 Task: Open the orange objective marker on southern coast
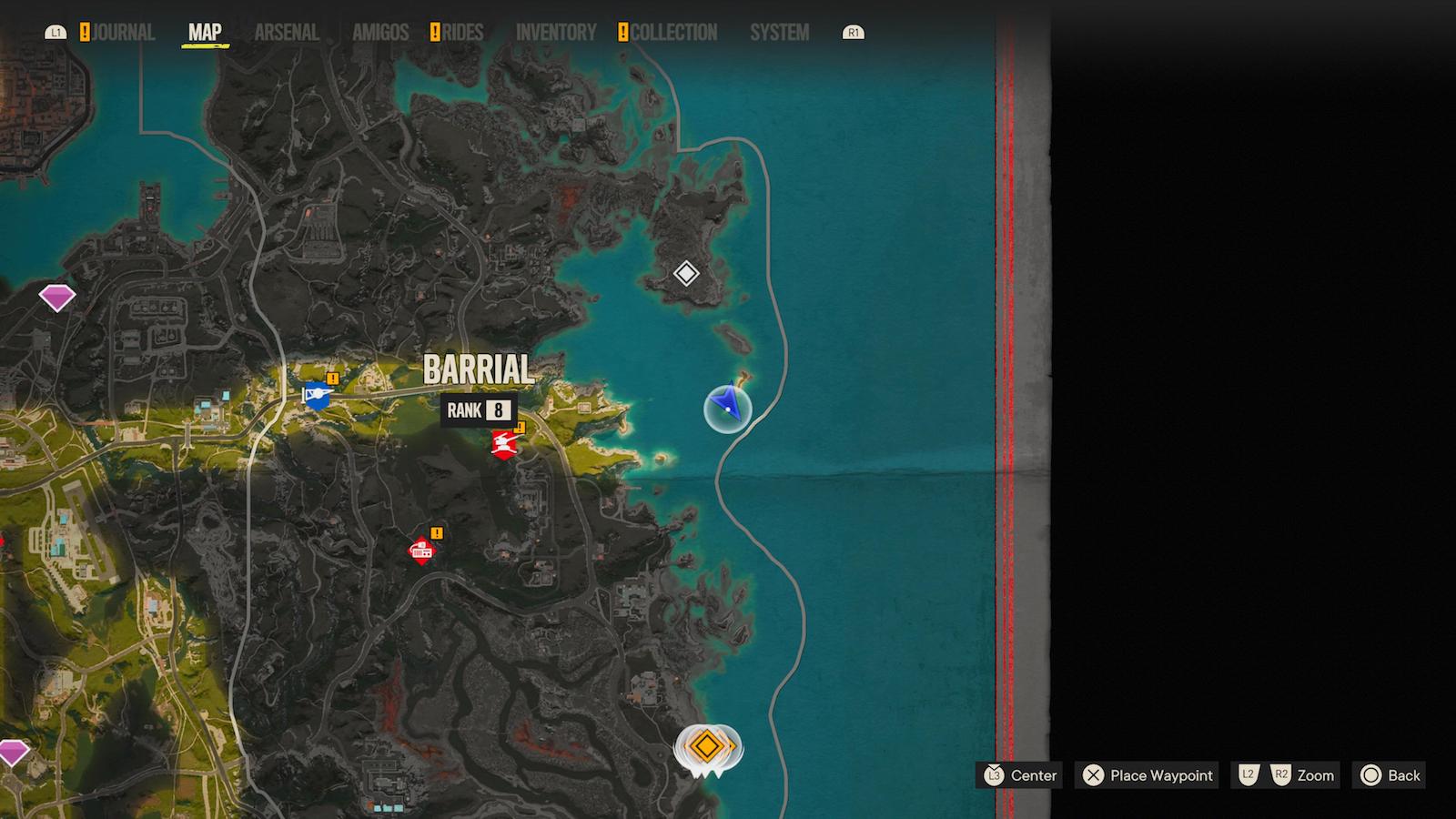point(708,748)
